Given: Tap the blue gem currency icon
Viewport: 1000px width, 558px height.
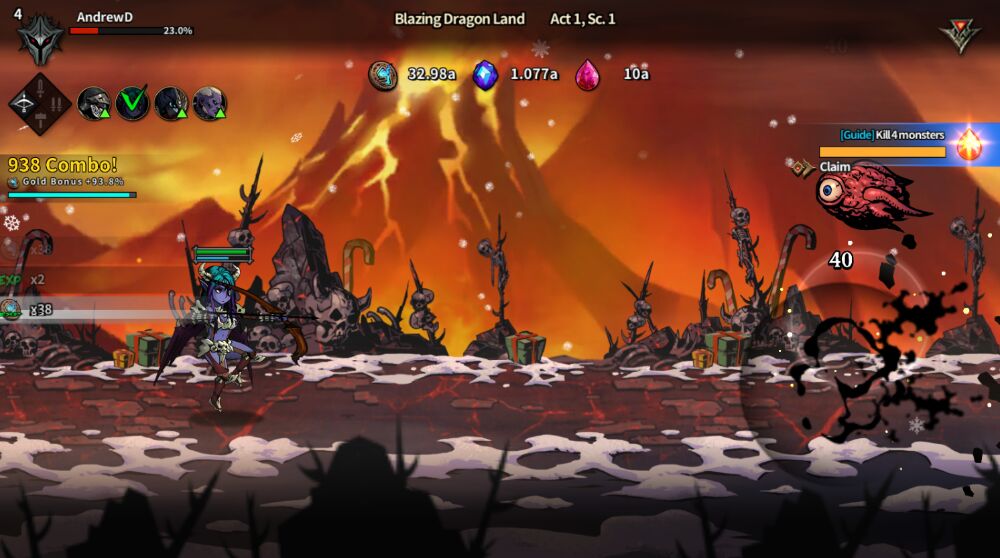Looking at the screenshot, I should [486, 75].
